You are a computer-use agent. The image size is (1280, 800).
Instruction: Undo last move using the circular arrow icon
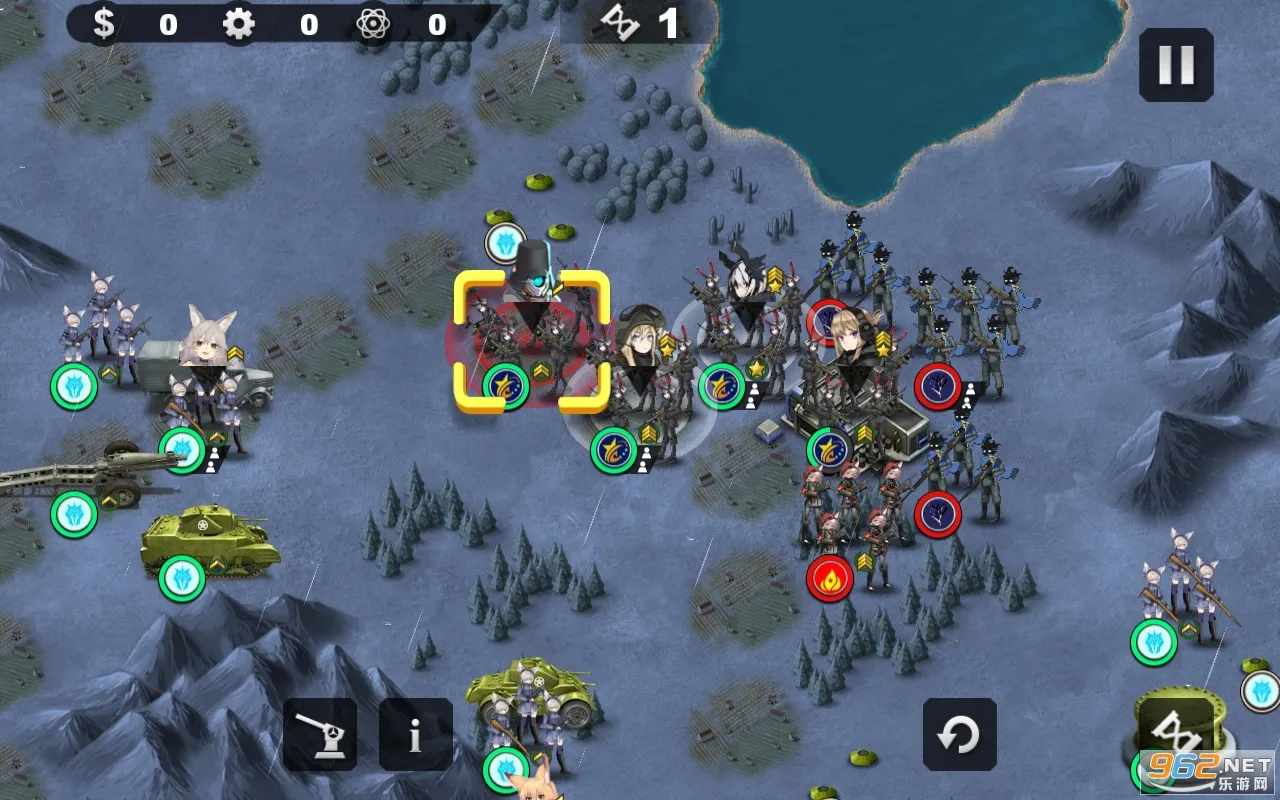click(958, 734)
